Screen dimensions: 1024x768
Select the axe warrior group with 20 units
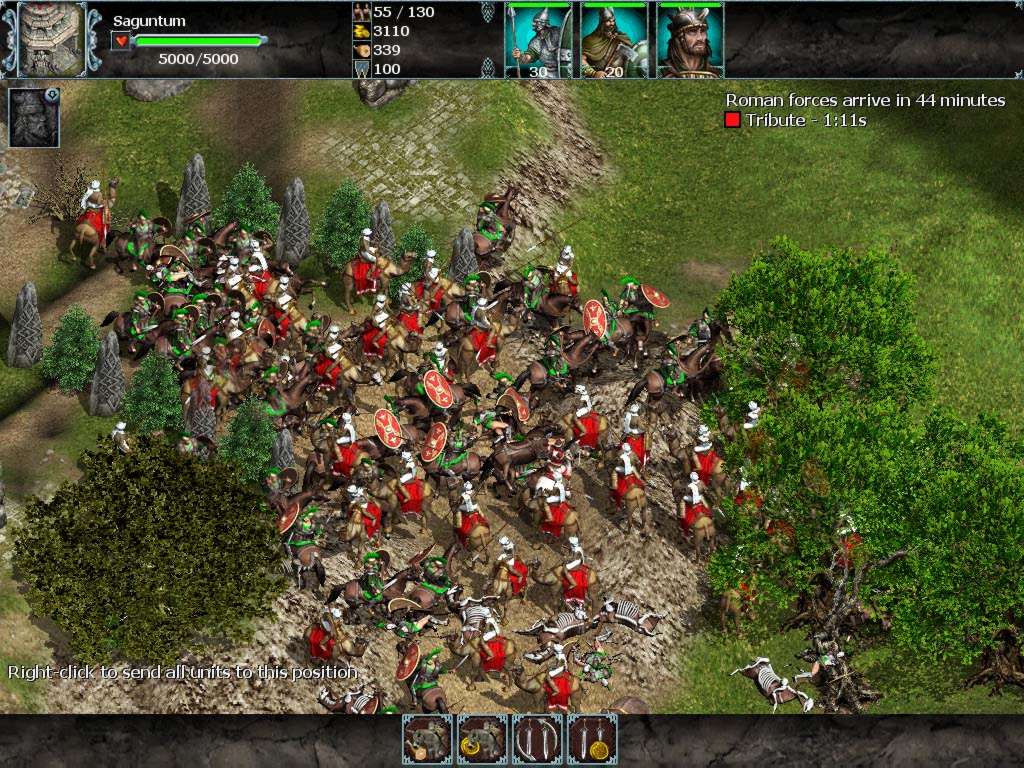[614, 40]
